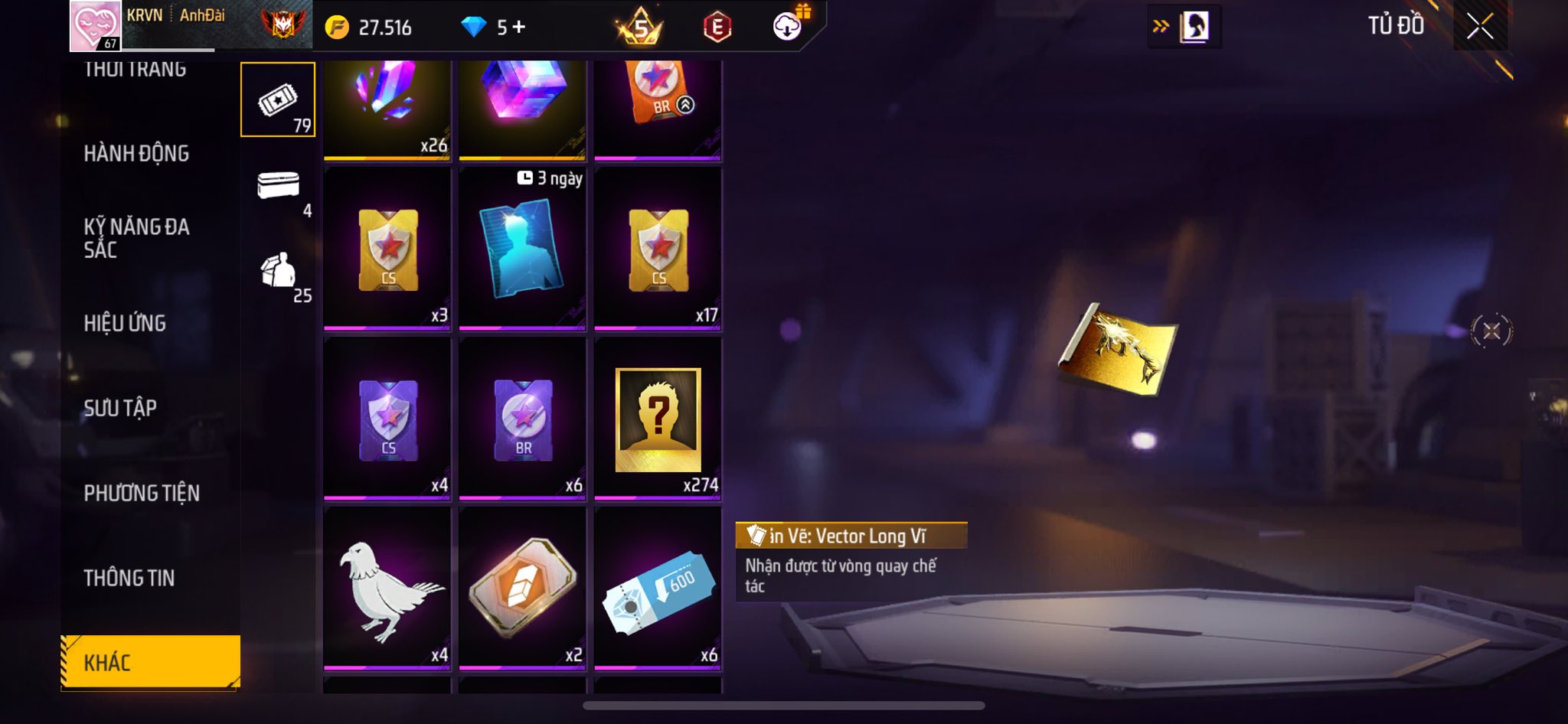Select the white eagle item slot
This screenshot has height=724, width=1568.
pyautogui.click(x=387, y=588)
